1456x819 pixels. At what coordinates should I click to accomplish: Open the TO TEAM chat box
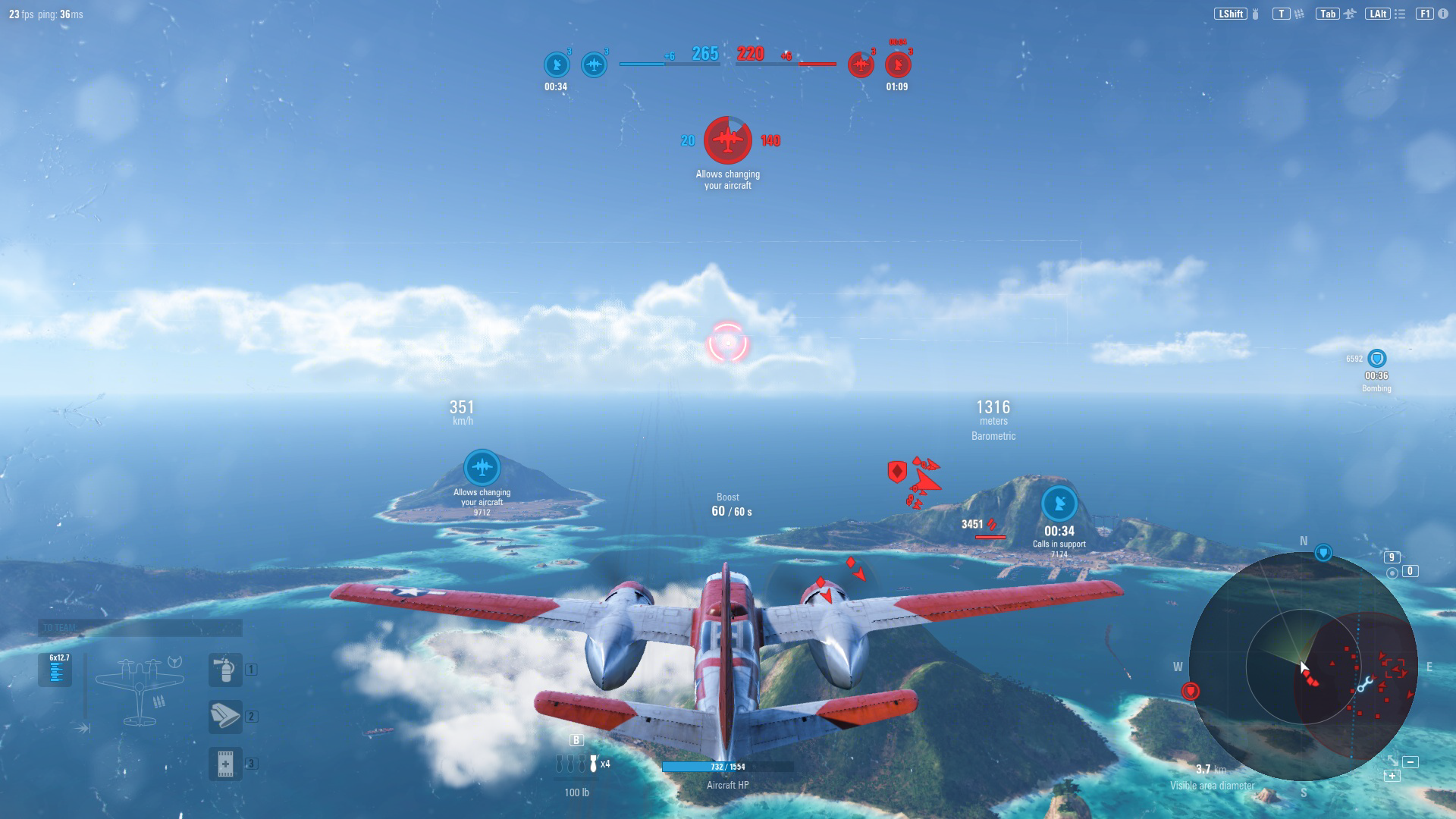click(140, 628)
